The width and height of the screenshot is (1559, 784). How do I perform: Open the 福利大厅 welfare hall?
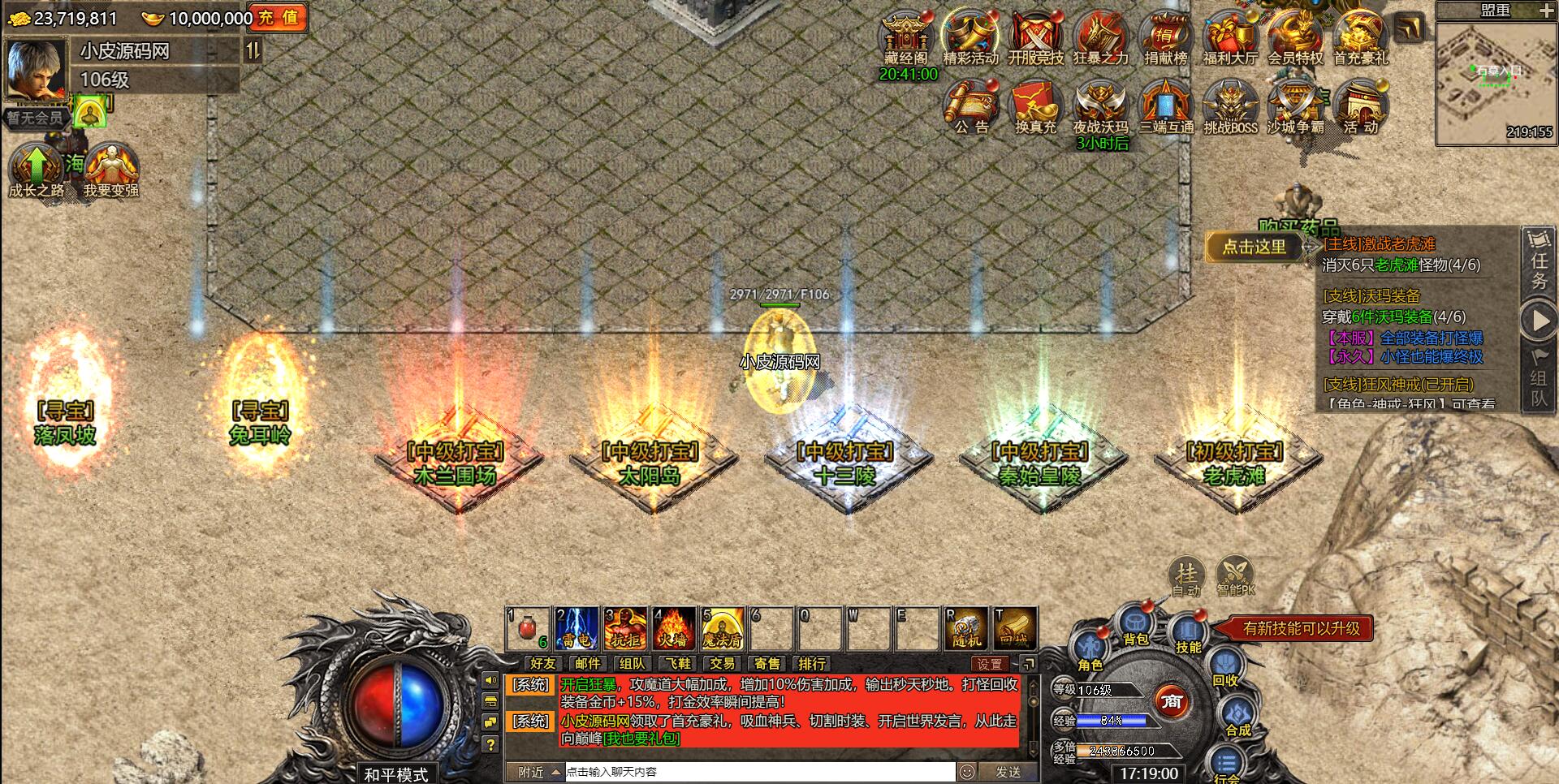coord(1230,38)
